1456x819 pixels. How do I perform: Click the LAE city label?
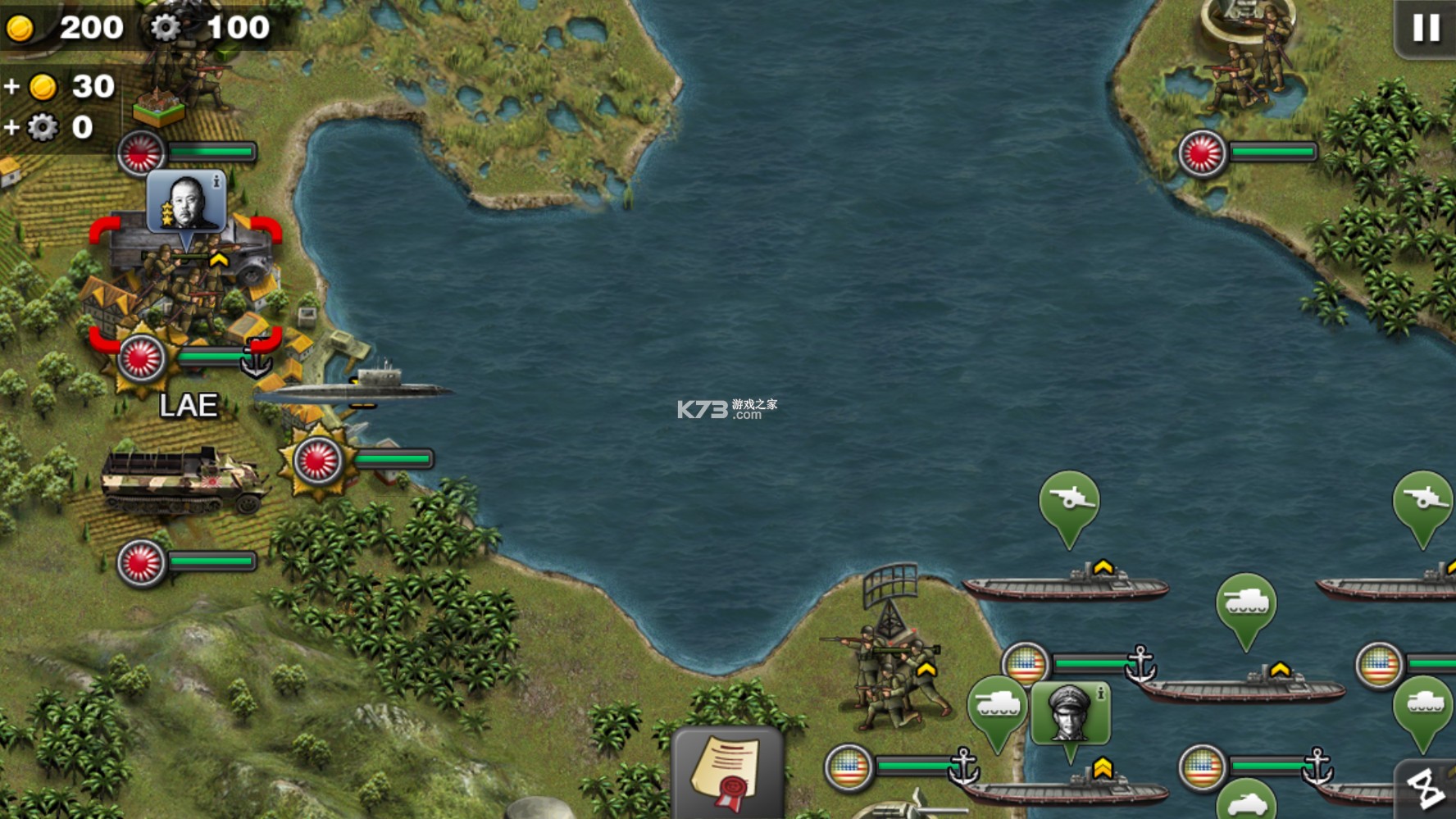tap(189, 403)
